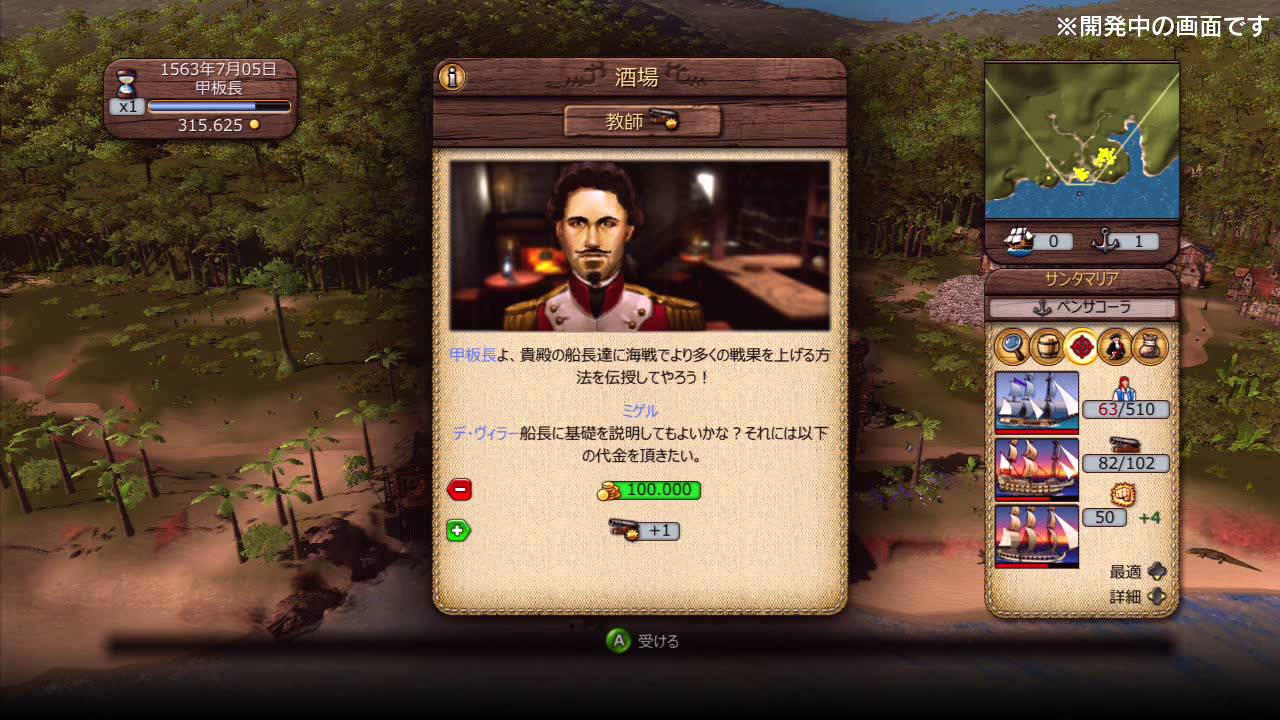Select the 教師 teacher tab

coord(642,121)
